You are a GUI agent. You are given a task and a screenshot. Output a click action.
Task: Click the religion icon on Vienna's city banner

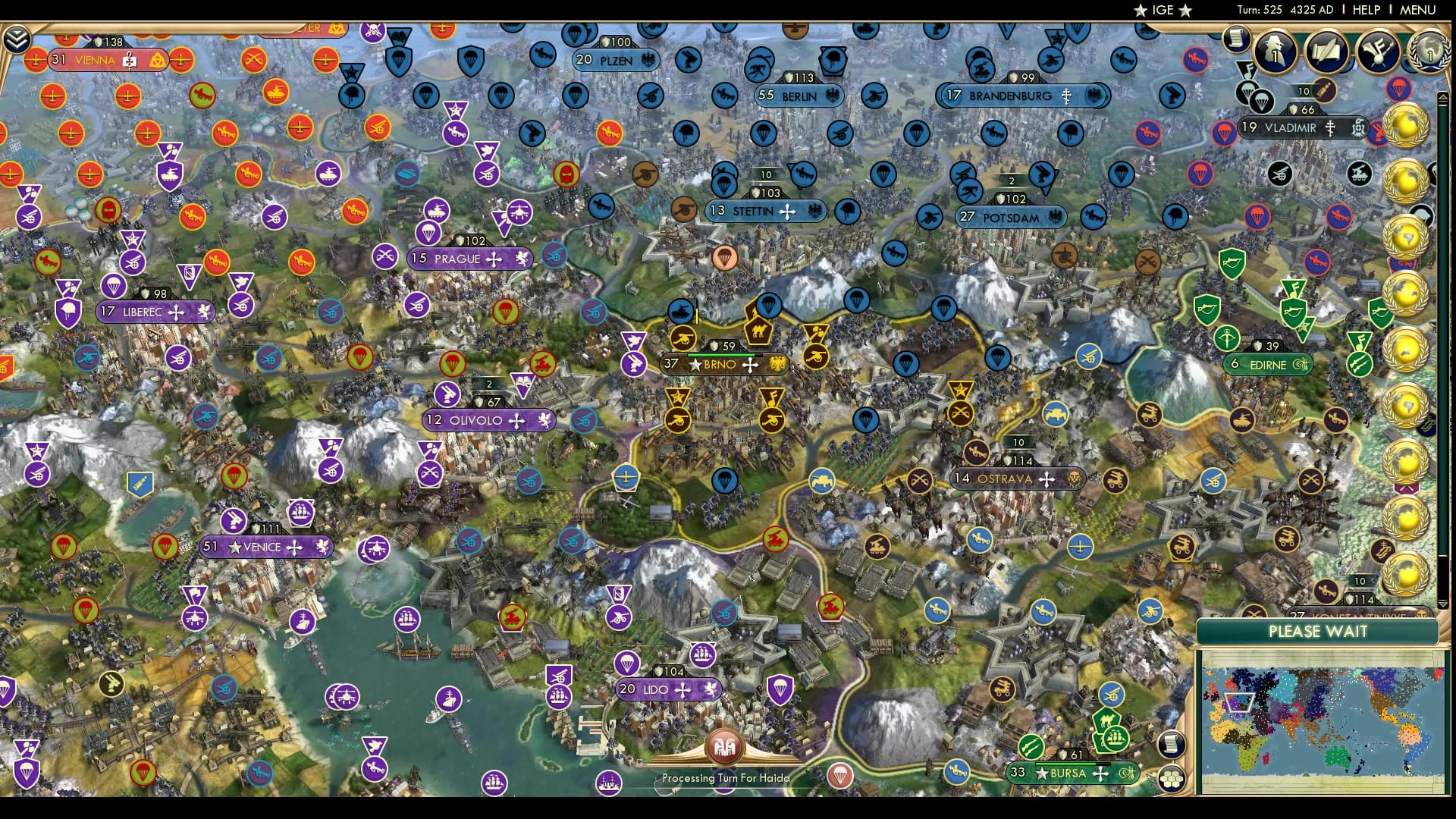pos(129,58)
